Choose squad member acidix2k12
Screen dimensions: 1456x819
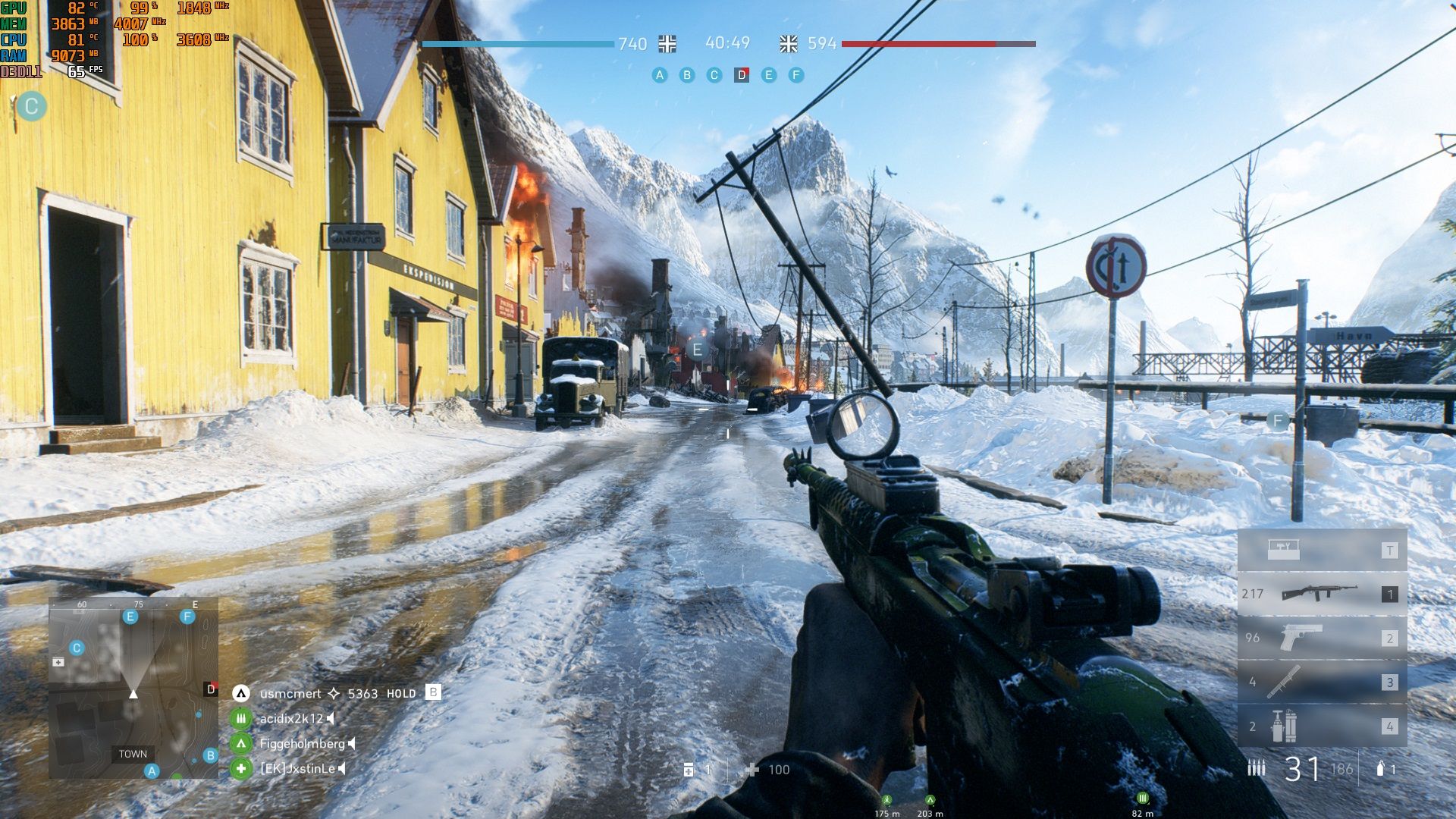pos(291,718)
